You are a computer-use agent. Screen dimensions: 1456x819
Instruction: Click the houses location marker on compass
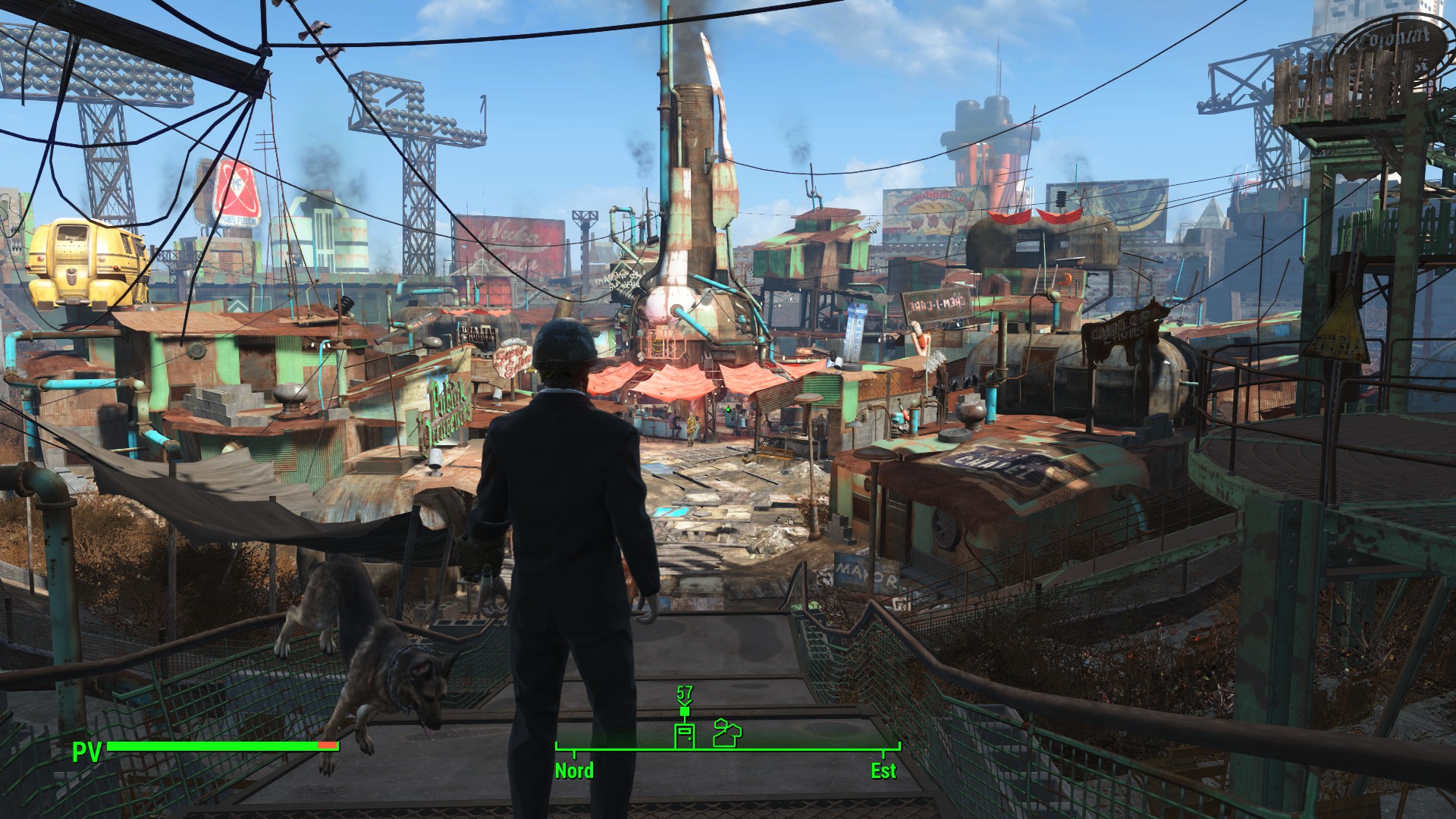pyautogui.click(x=727, y=733)
